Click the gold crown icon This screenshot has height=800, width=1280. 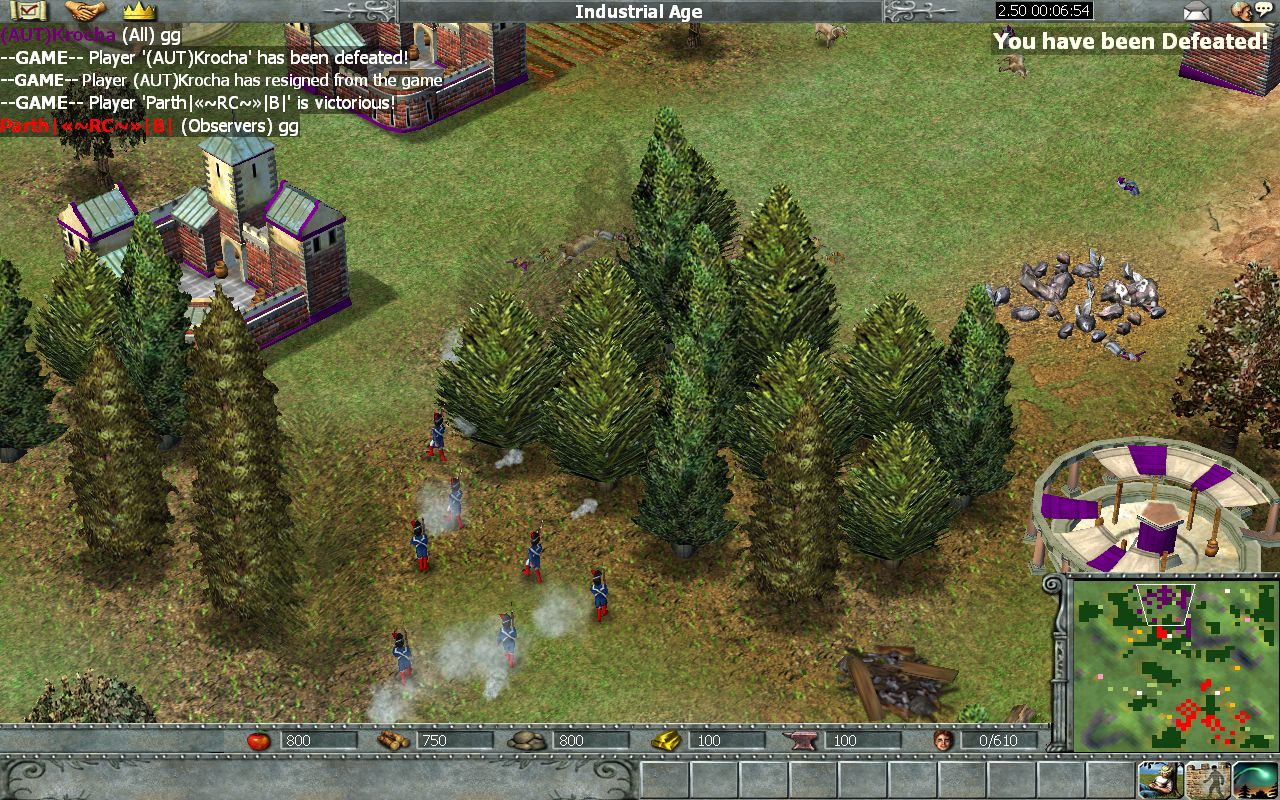(x=139, y=11)
